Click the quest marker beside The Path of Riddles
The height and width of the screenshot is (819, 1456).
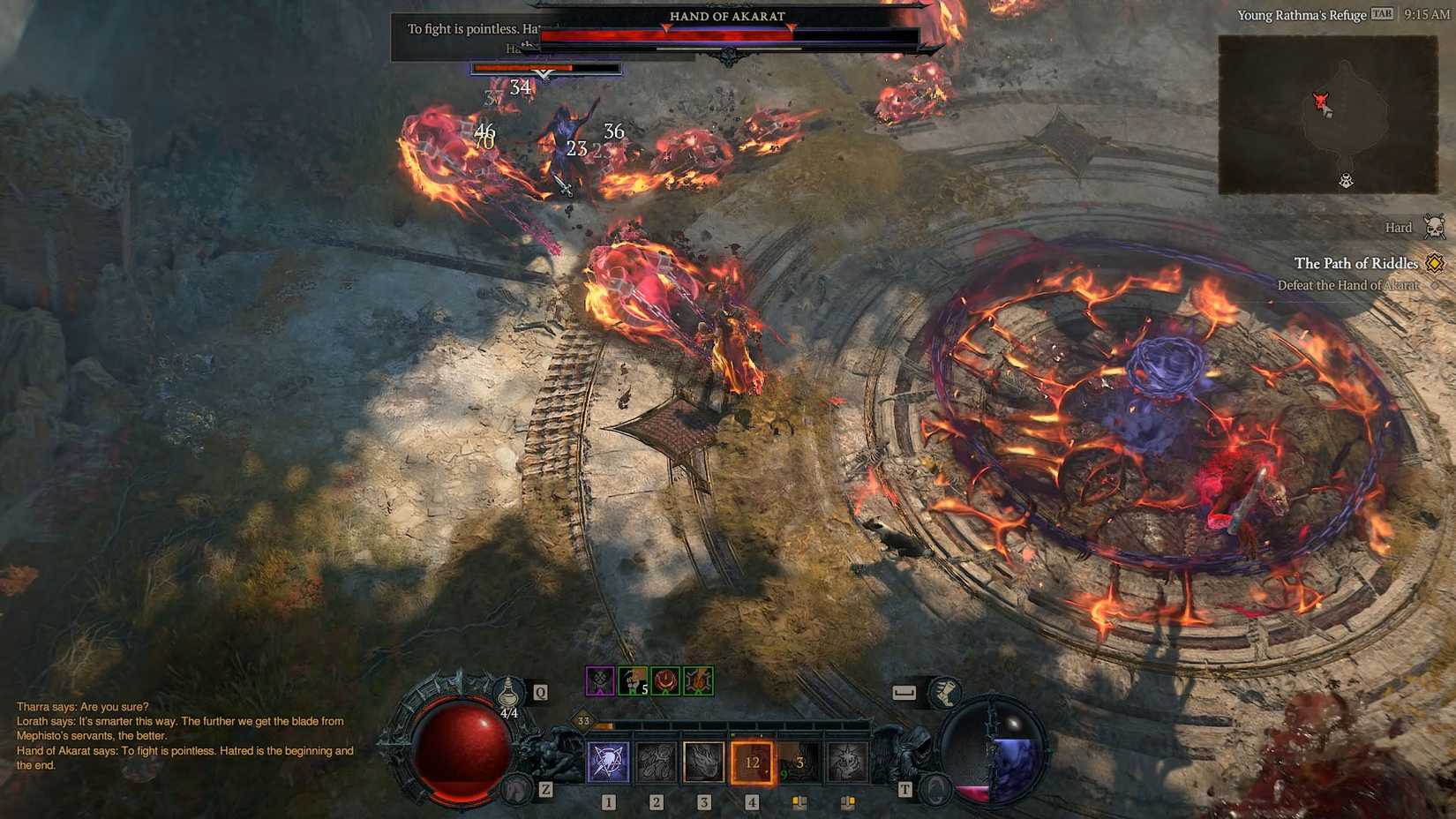pos(1433,264)
